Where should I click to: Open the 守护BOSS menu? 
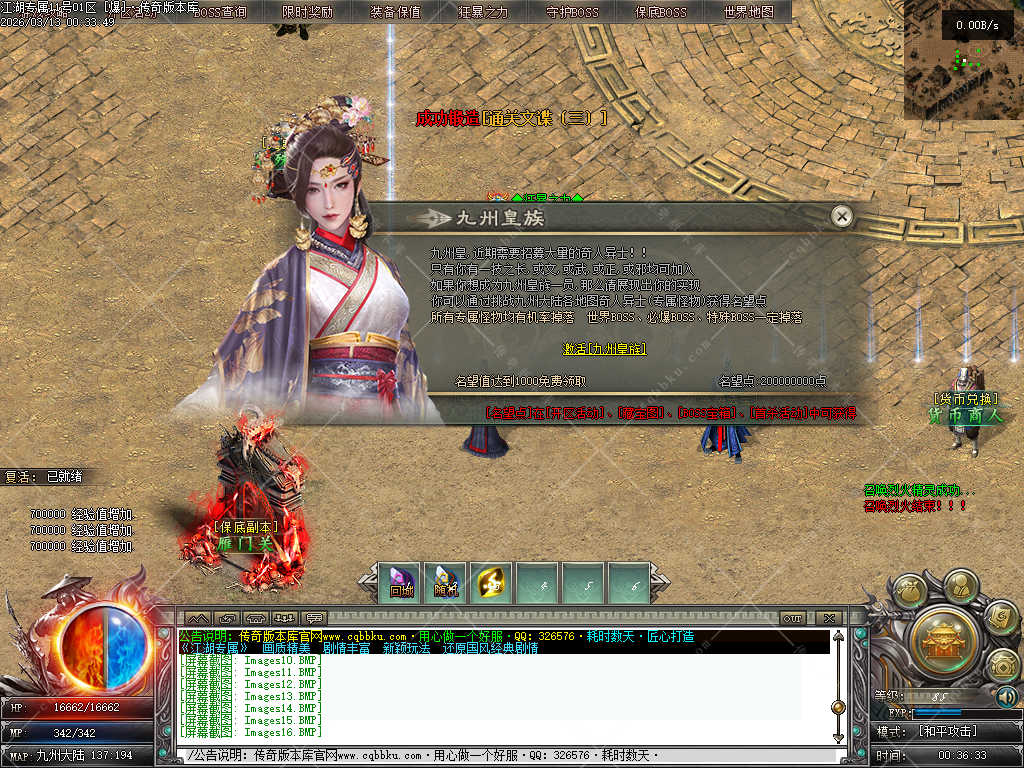[572, 12]
